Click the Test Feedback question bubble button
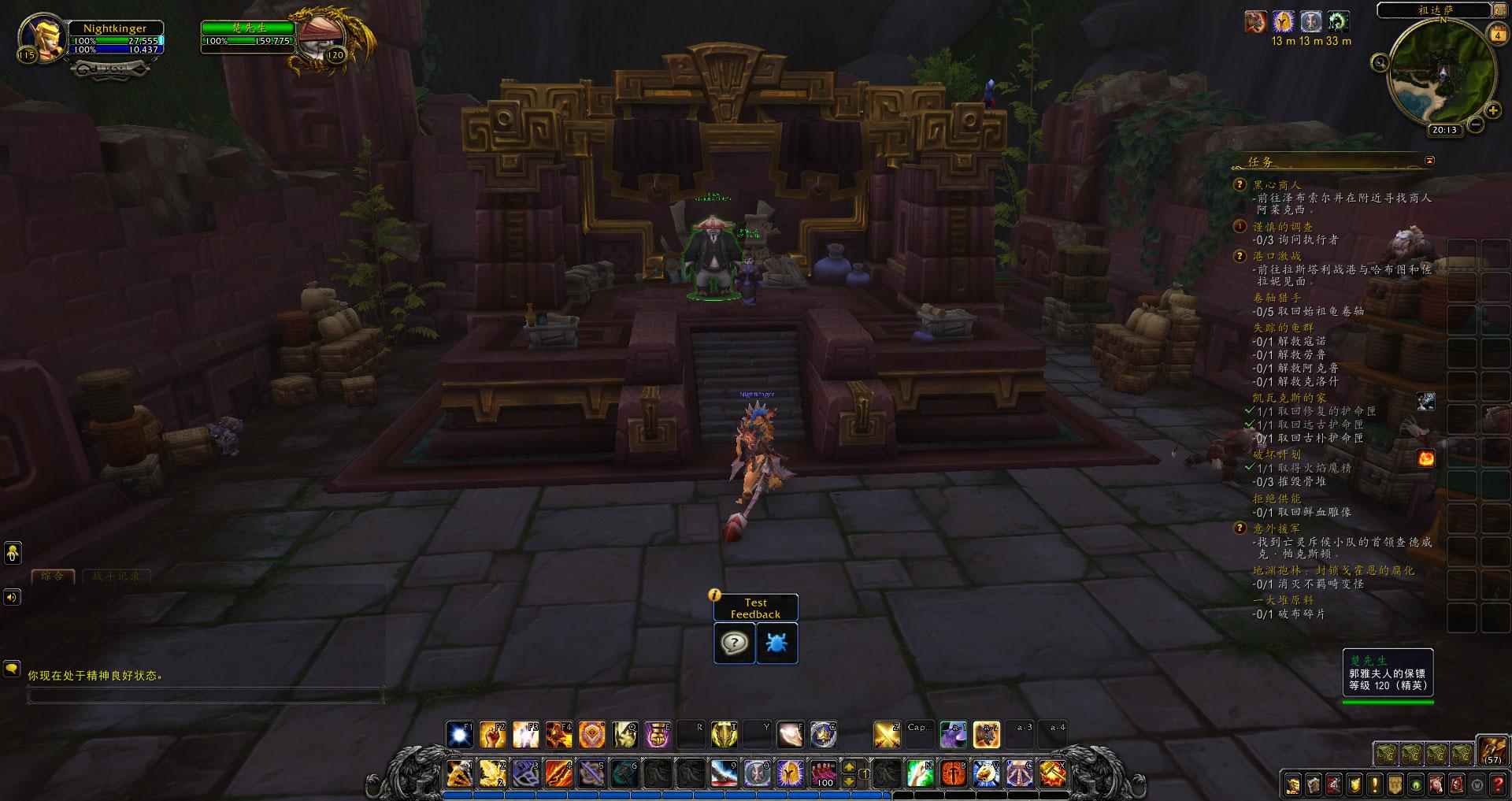Image resolution: width=1512 pixels, height=801 pixels. pyautogui.click(x=734, y=643)
